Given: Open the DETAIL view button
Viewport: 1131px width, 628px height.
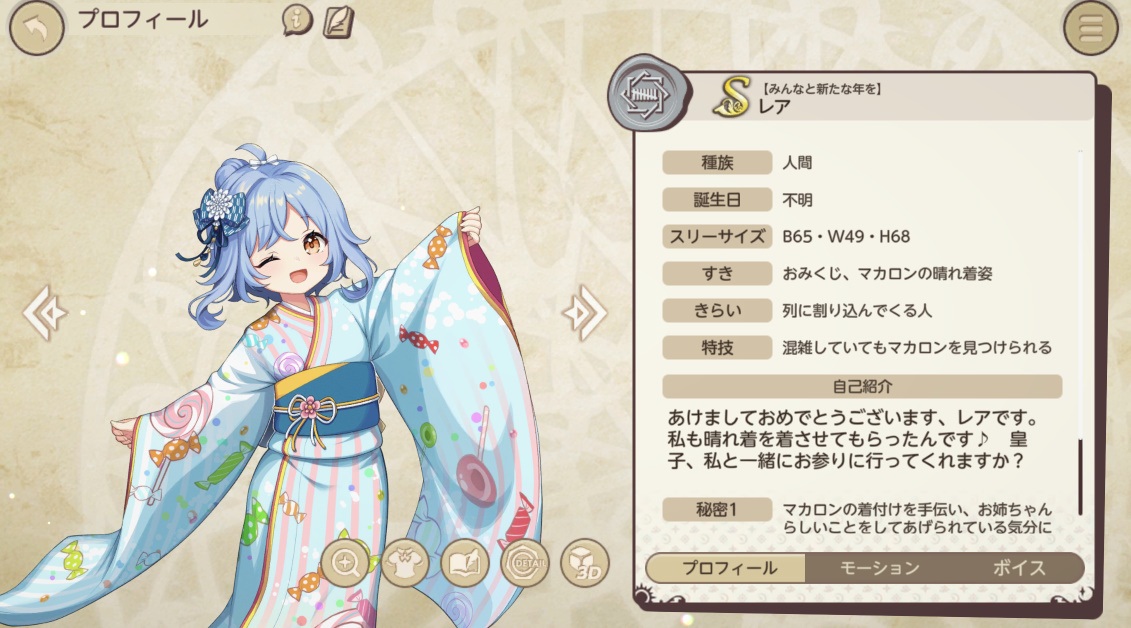Looking at the screenshot, I should pos(523,564).
